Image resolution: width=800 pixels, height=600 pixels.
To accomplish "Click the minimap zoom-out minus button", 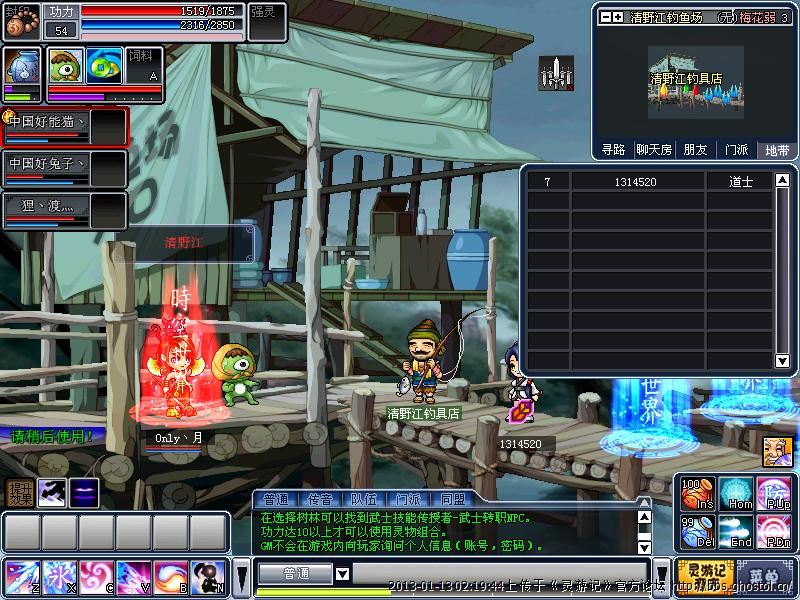I will [606, 17].
